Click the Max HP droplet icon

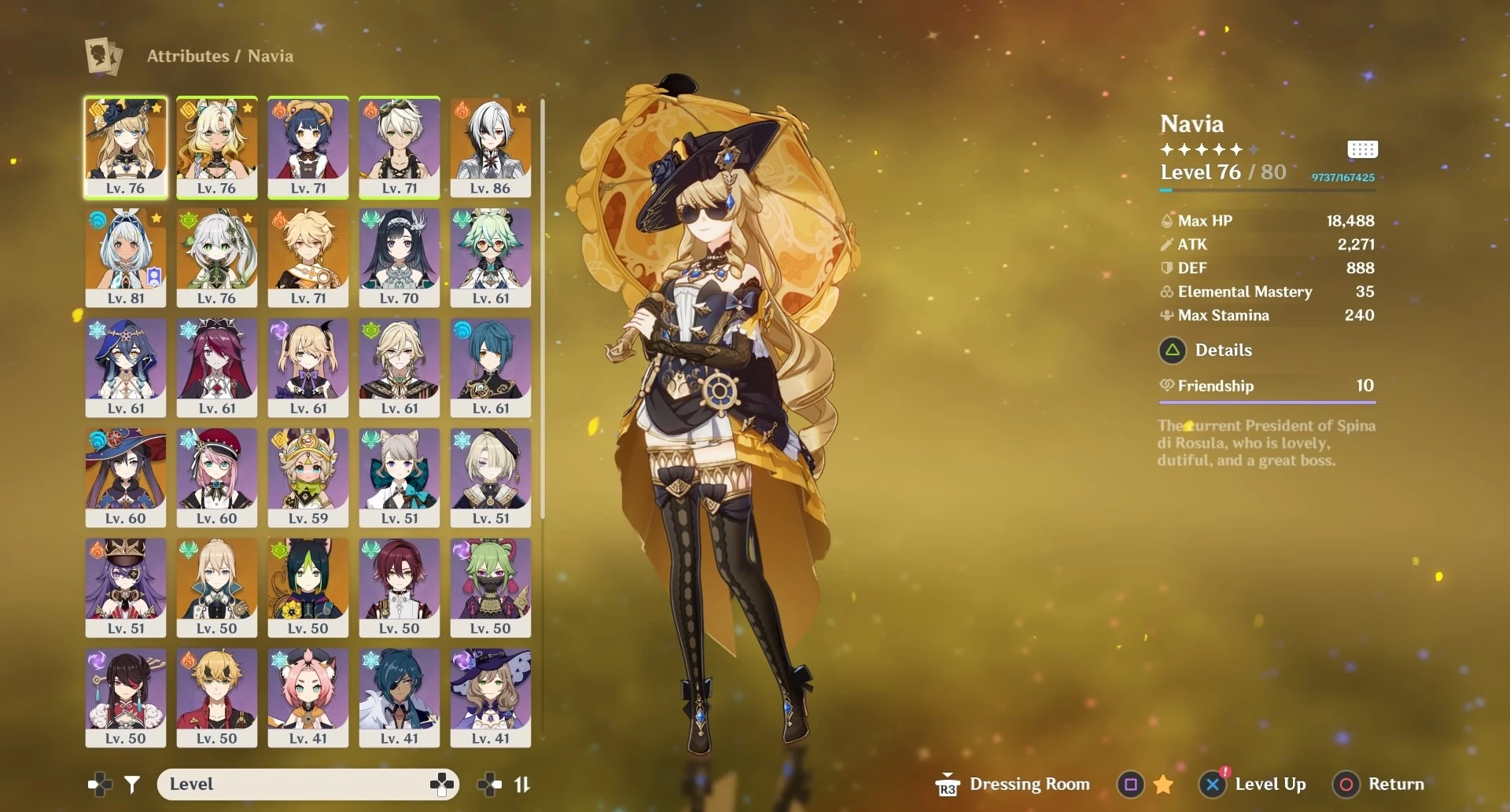(x=1166, y=221)
